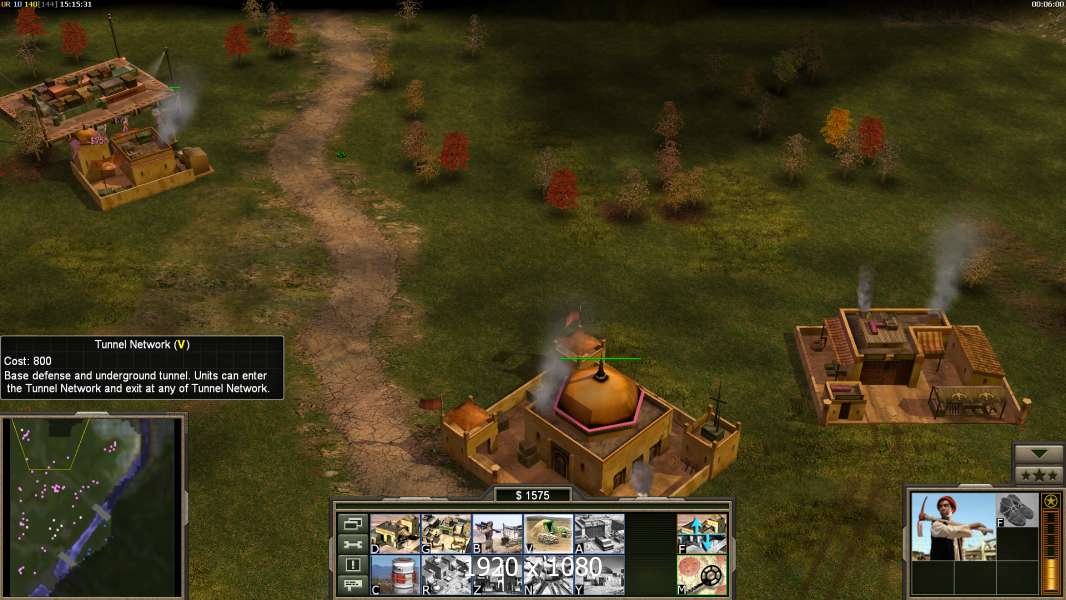
Task: Select the Supply Stash build icon (D)
Action: (x=395, y=534)
